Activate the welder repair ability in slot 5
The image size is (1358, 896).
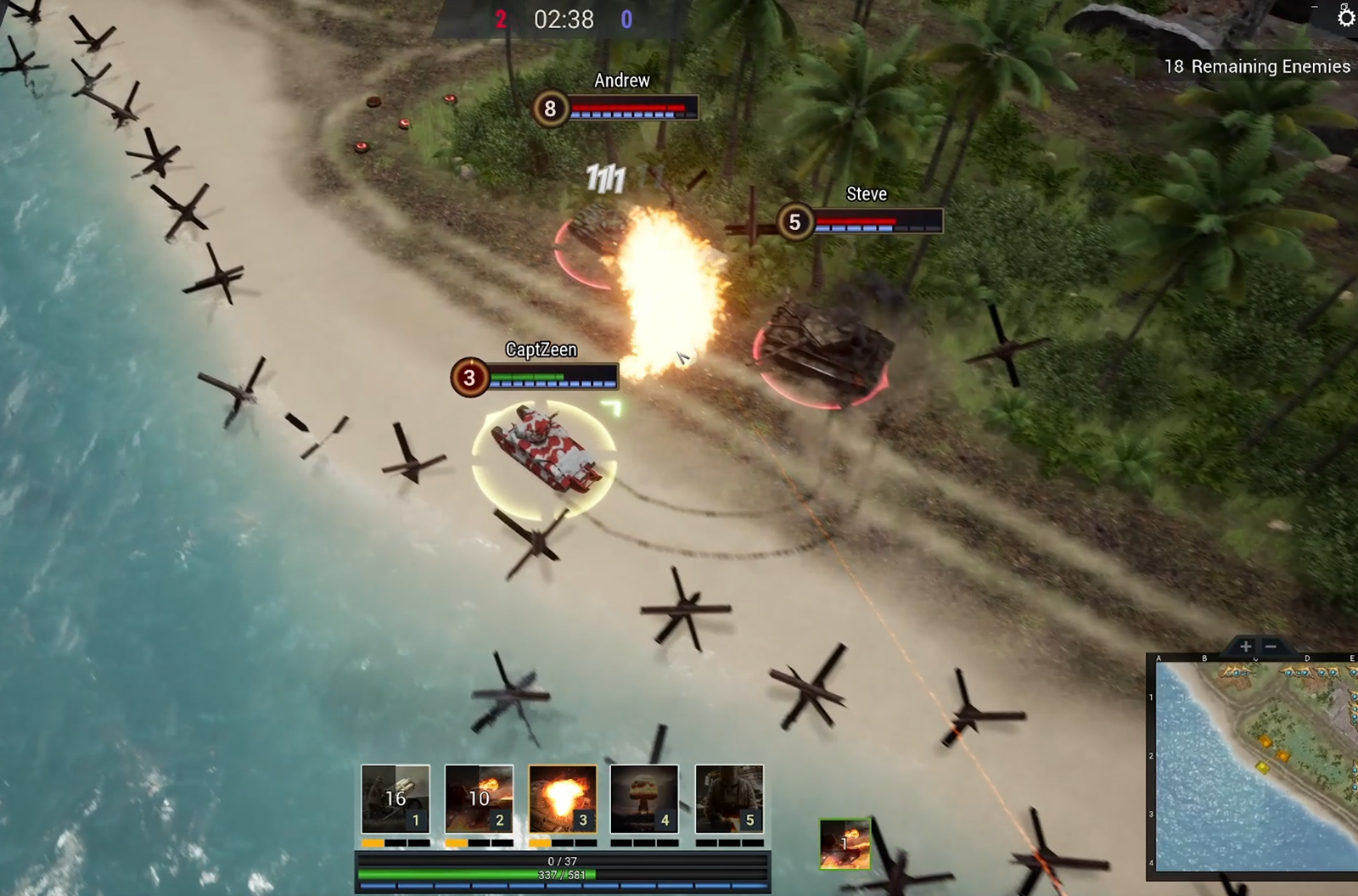[729, 799]
